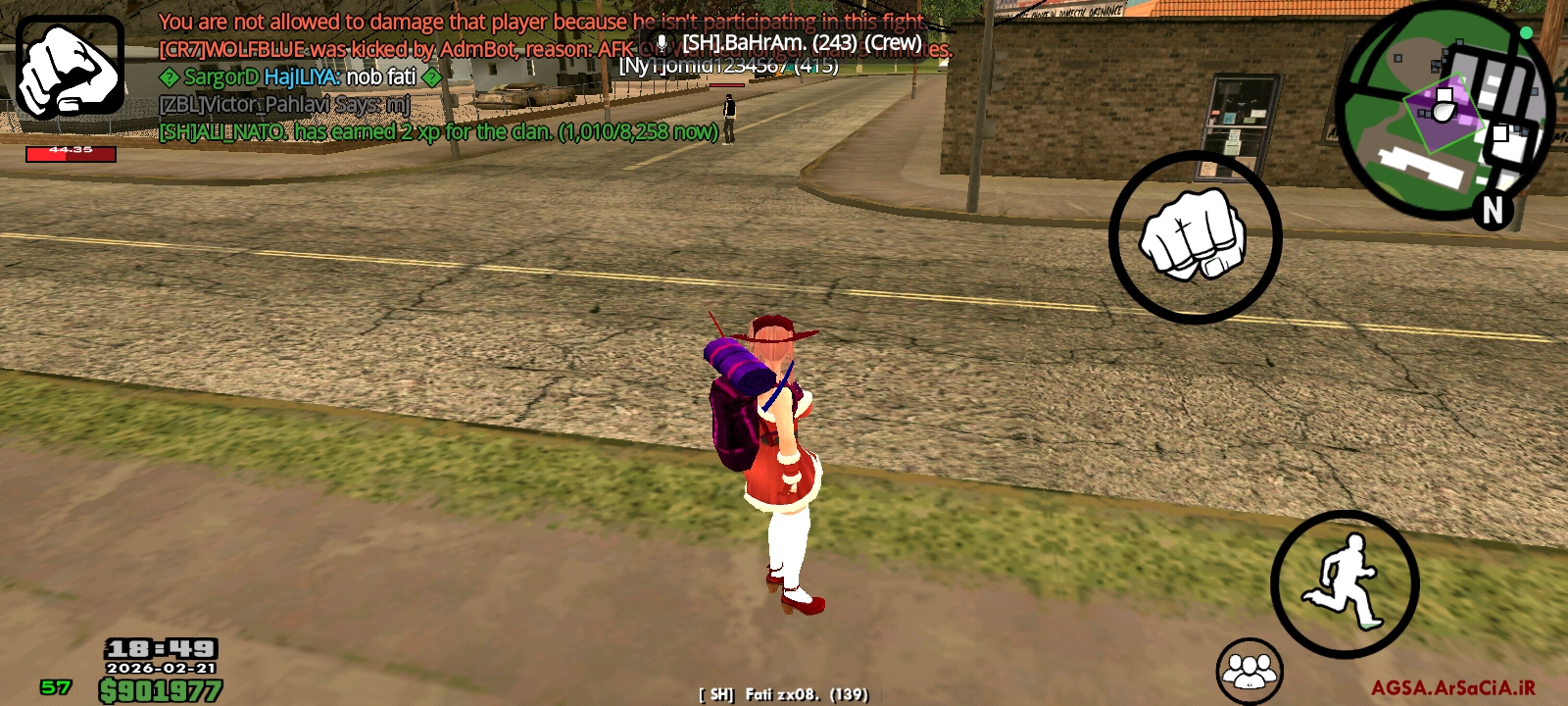The height and width of the screenshot is (706, 1568).
Task: Tap the microphone icon beside BaHrAm's name
Action: point(662,41)
